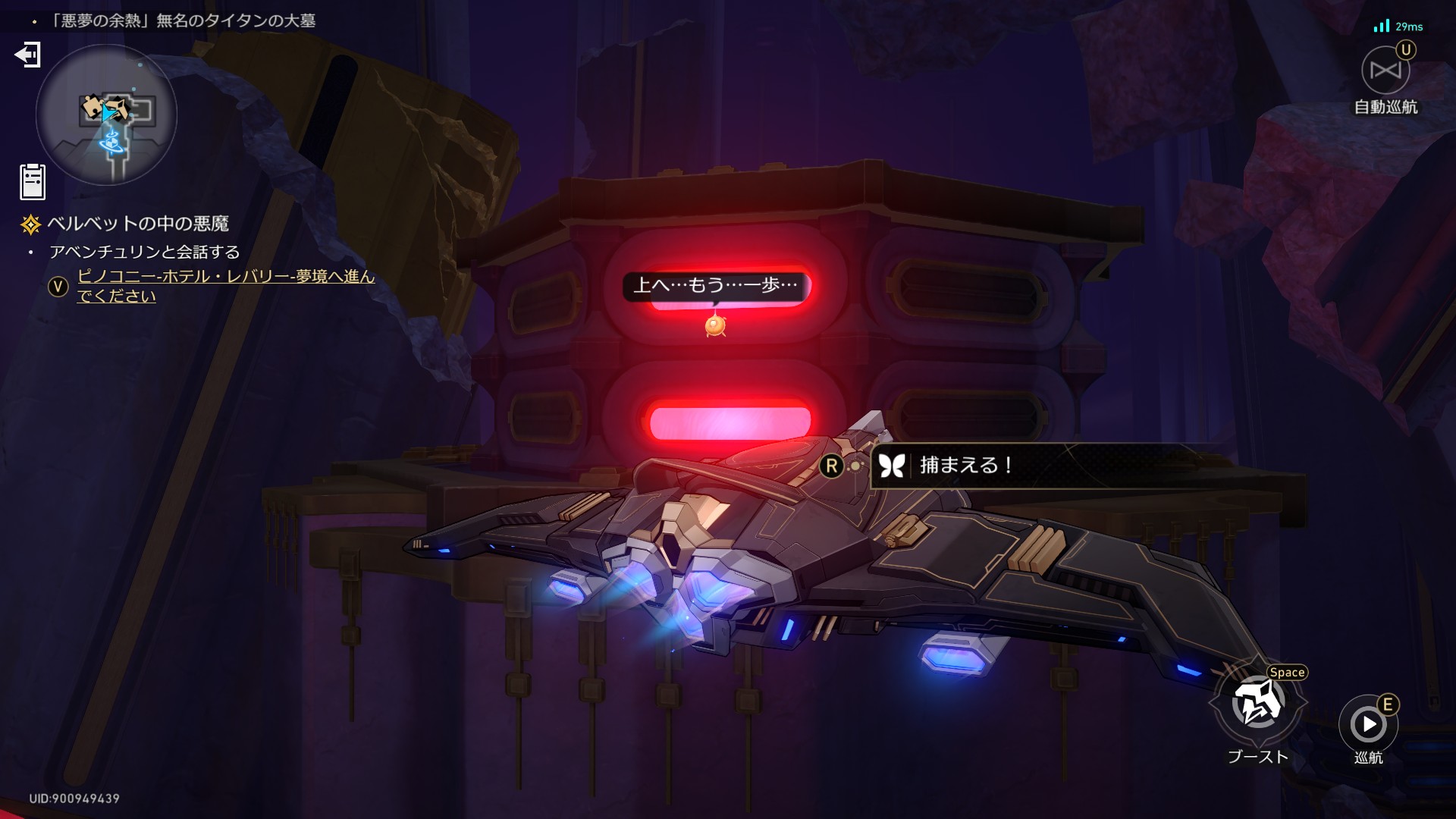Select the ベルベットの中の悪魔 quest tracker
This screenshot has height=819, width=1456.
pos(137,224)
